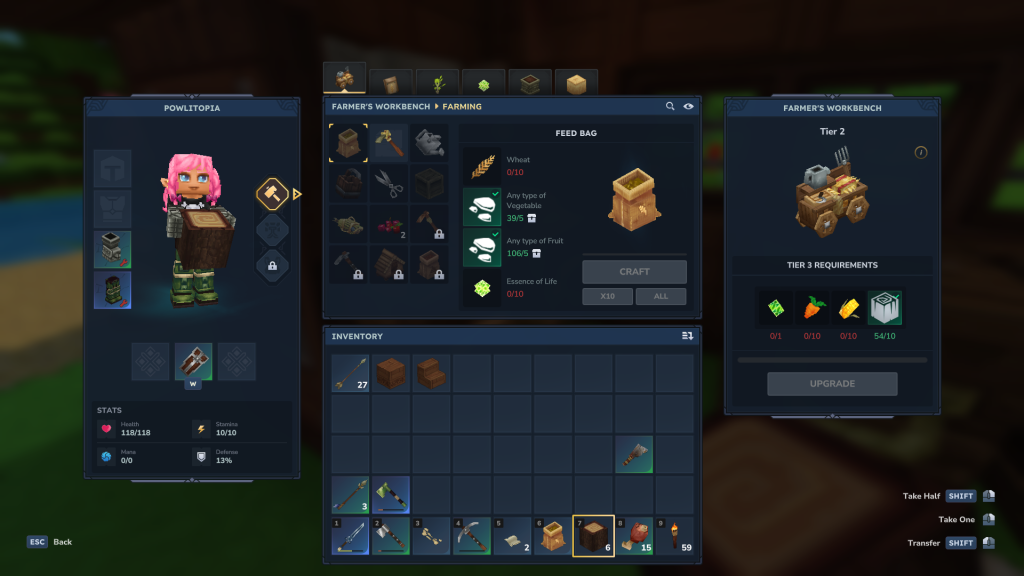
Task: Select the torch stack in hotbar
Action: [x=674, y=536]
